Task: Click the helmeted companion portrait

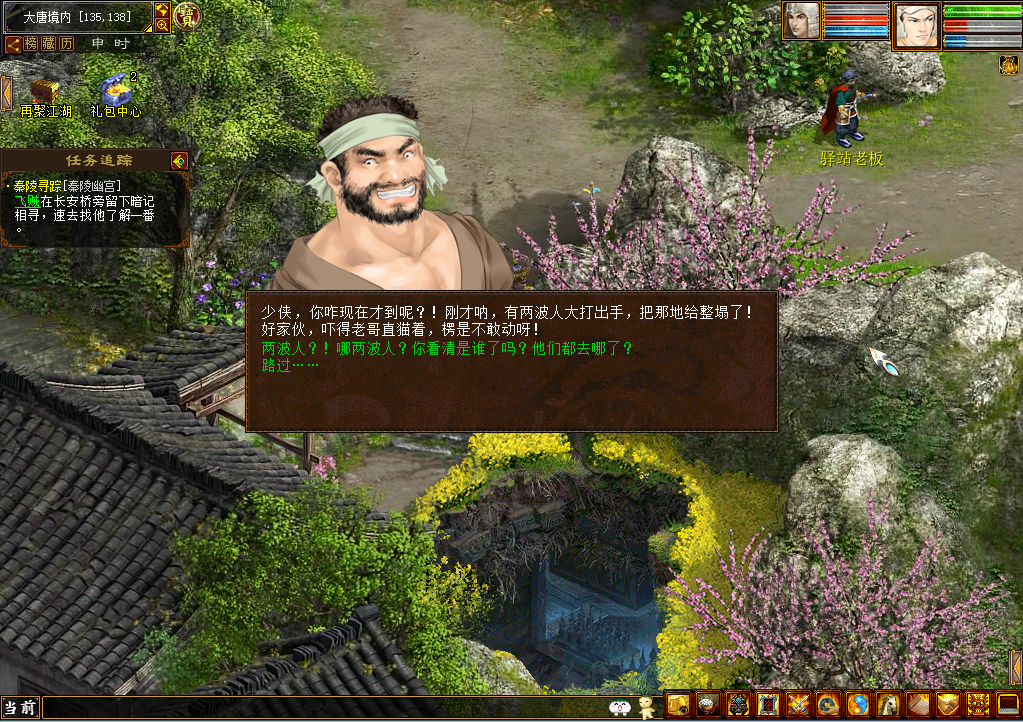Action: pos(801,21)
